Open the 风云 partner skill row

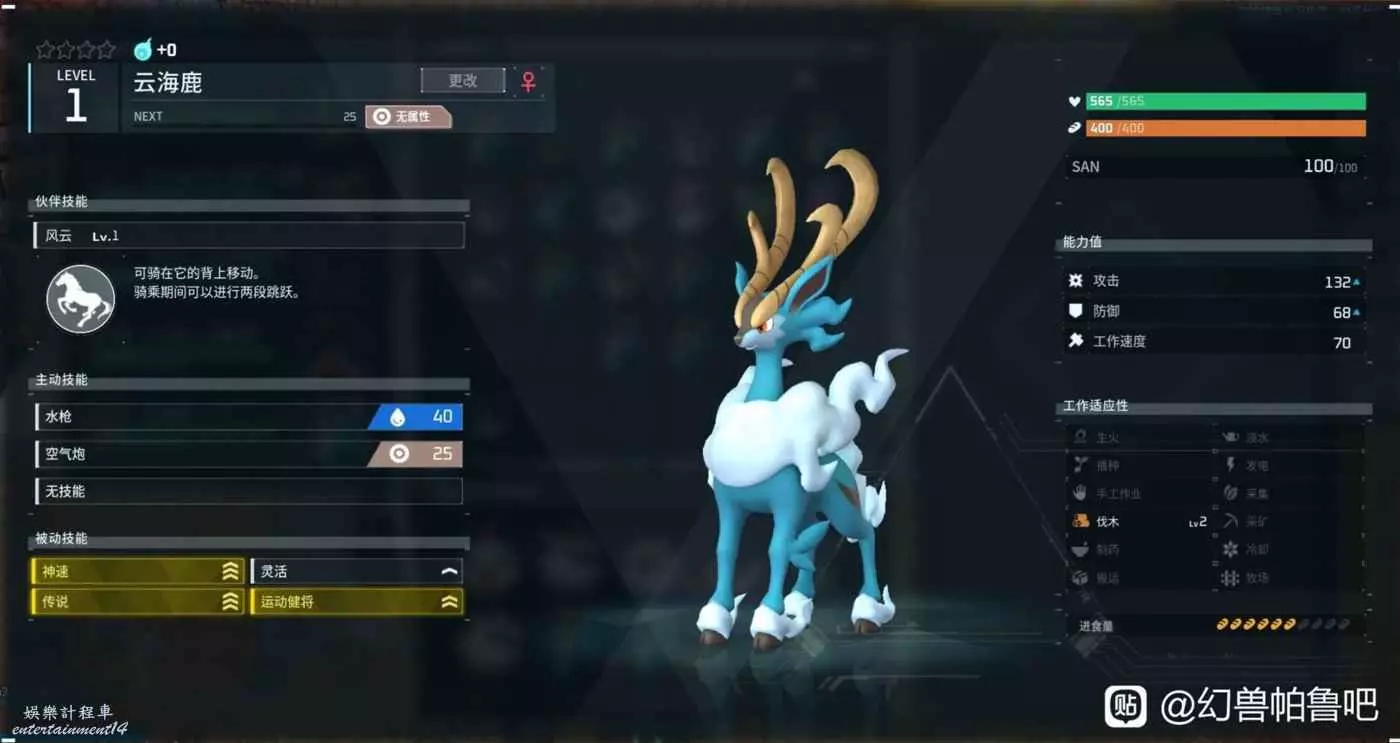click(x=248, y=236)
